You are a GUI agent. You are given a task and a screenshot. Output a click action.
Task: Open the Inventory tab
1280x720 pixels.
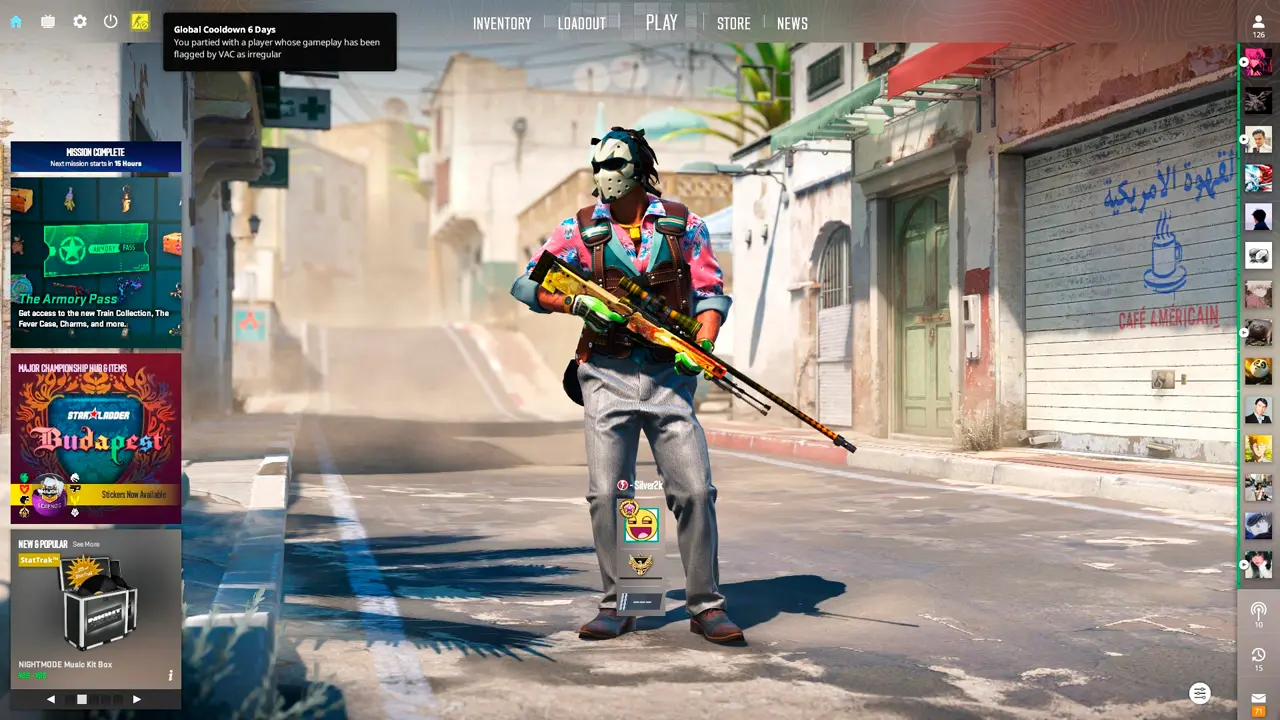(x=502, y=23)
